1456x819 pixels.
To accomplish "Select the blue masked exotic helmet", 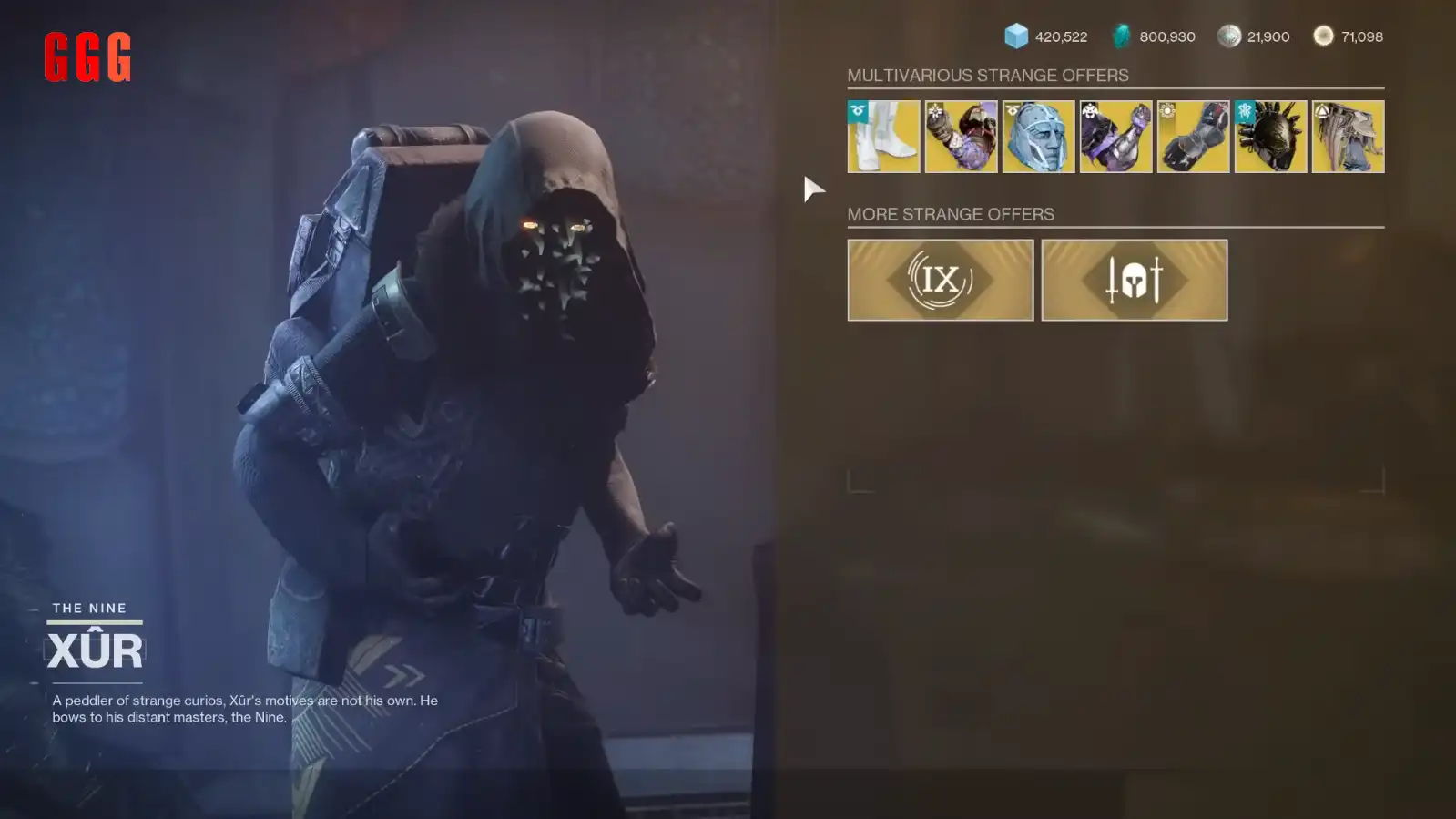I will [1037, 137].
